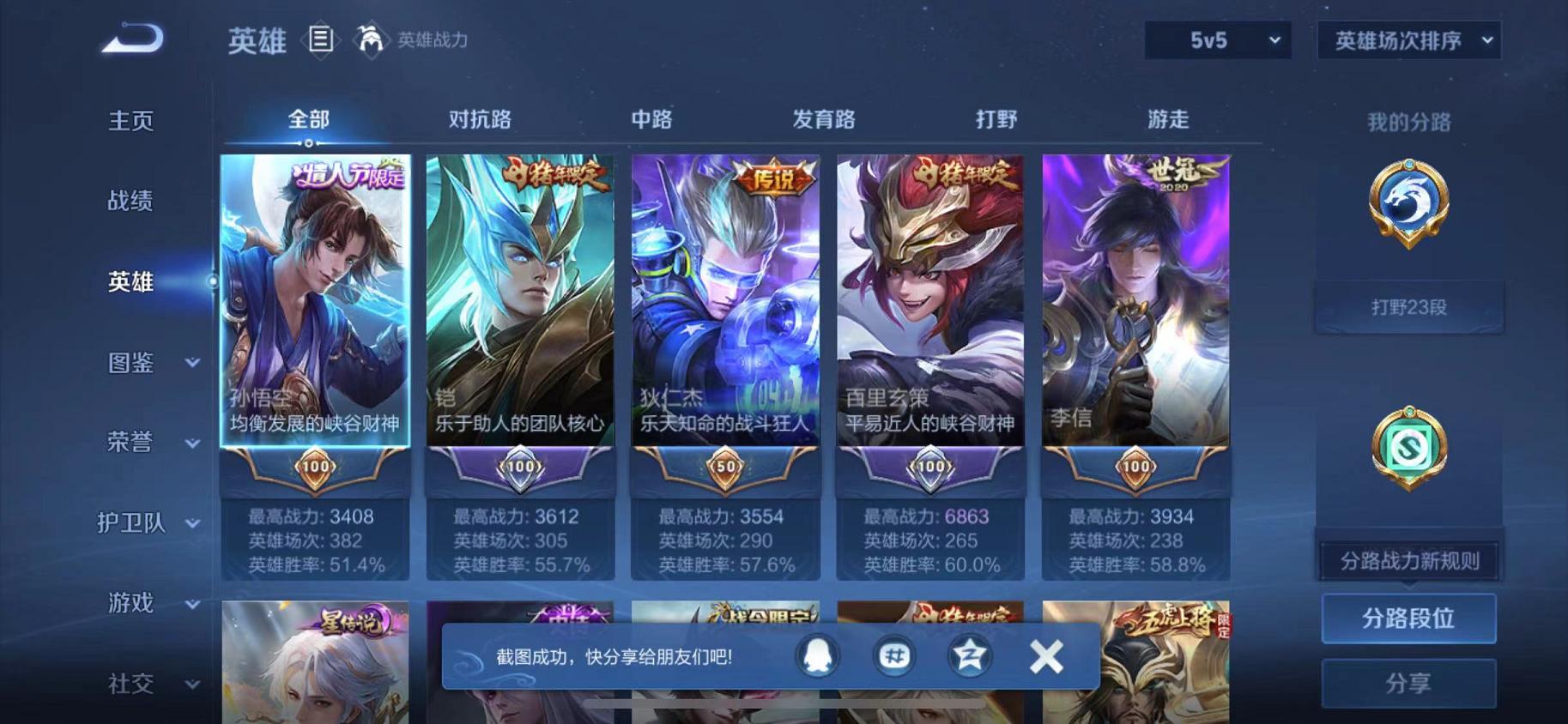Open the hashtag topic share icon
The image size is (1568, 724).
pos(893,655)
